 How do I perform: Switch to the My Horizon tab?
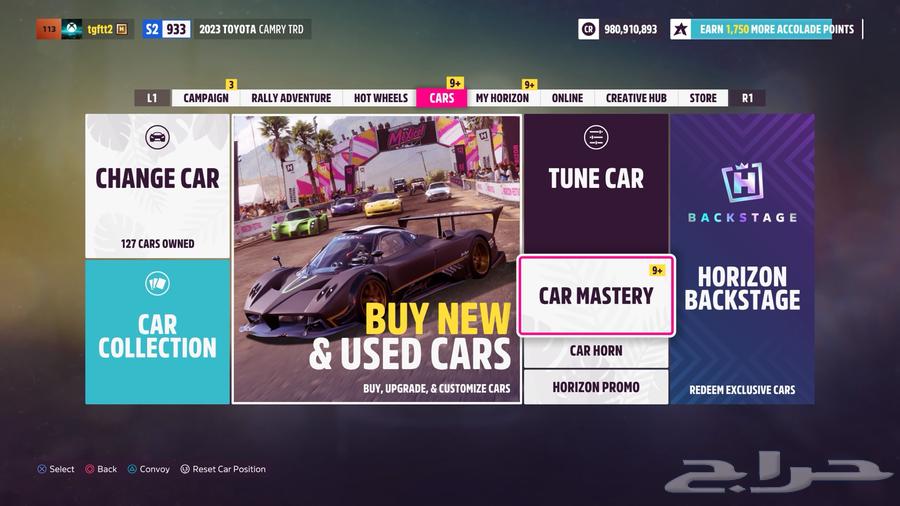pos(502,98)
